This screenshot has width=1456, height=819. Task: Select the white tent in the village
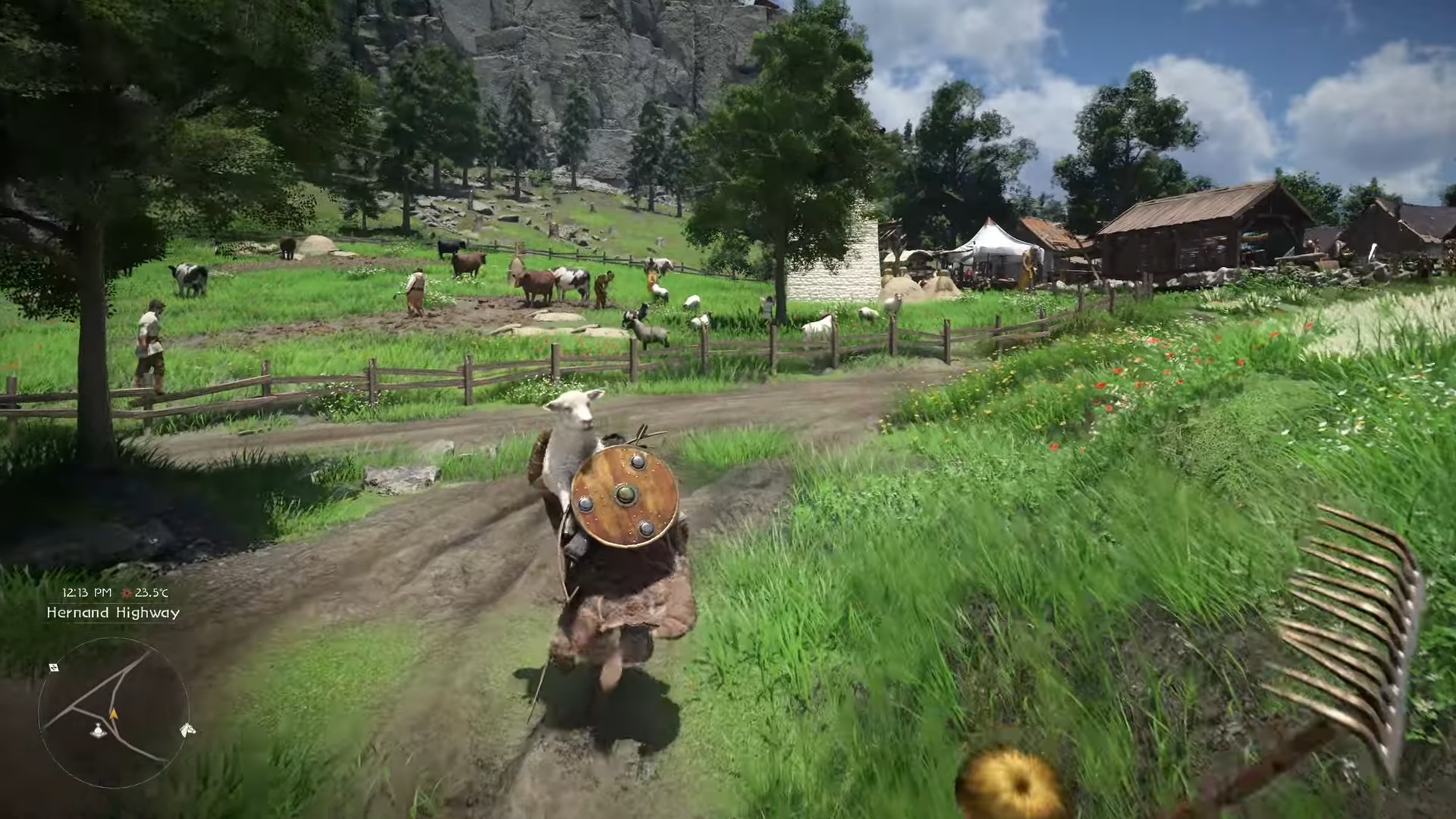click(993, 243)
